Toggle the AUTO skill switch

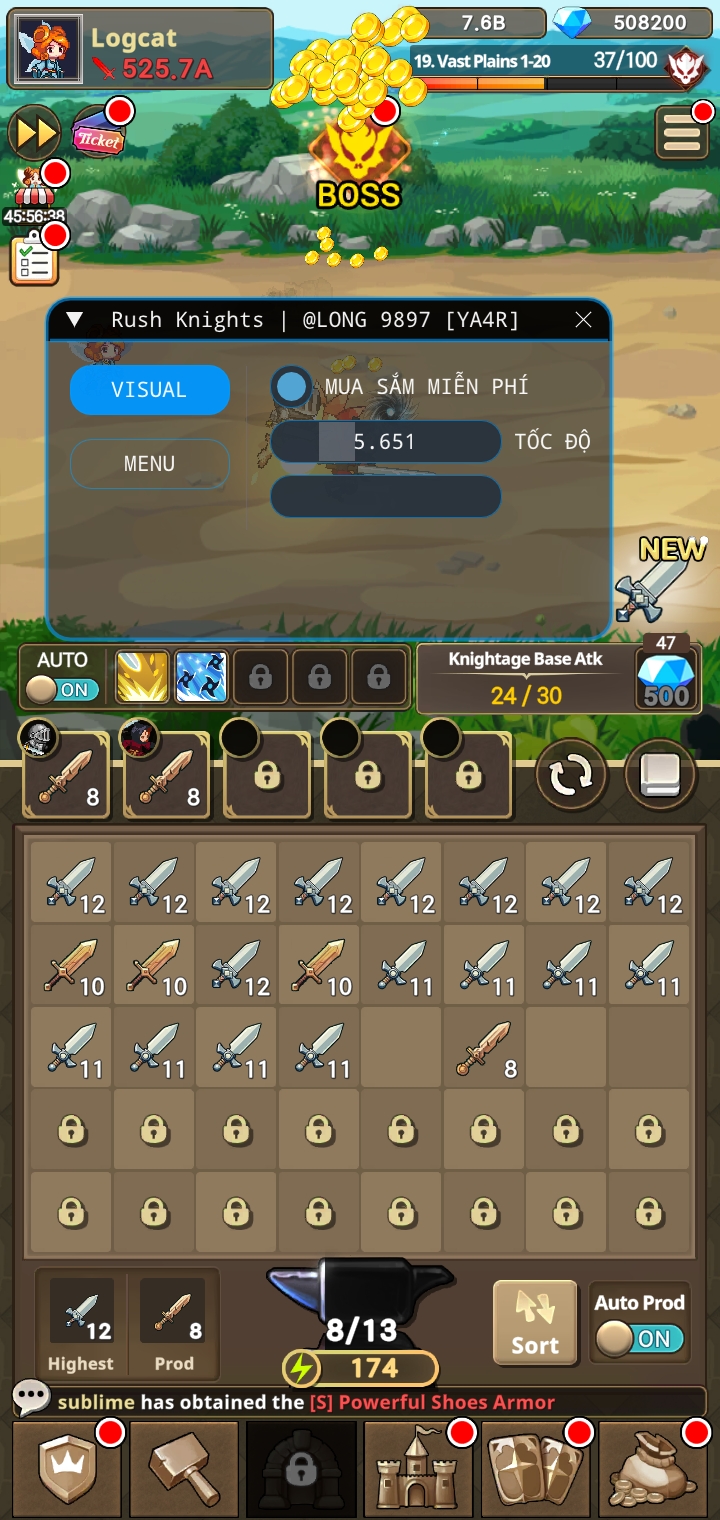point(62,690)
